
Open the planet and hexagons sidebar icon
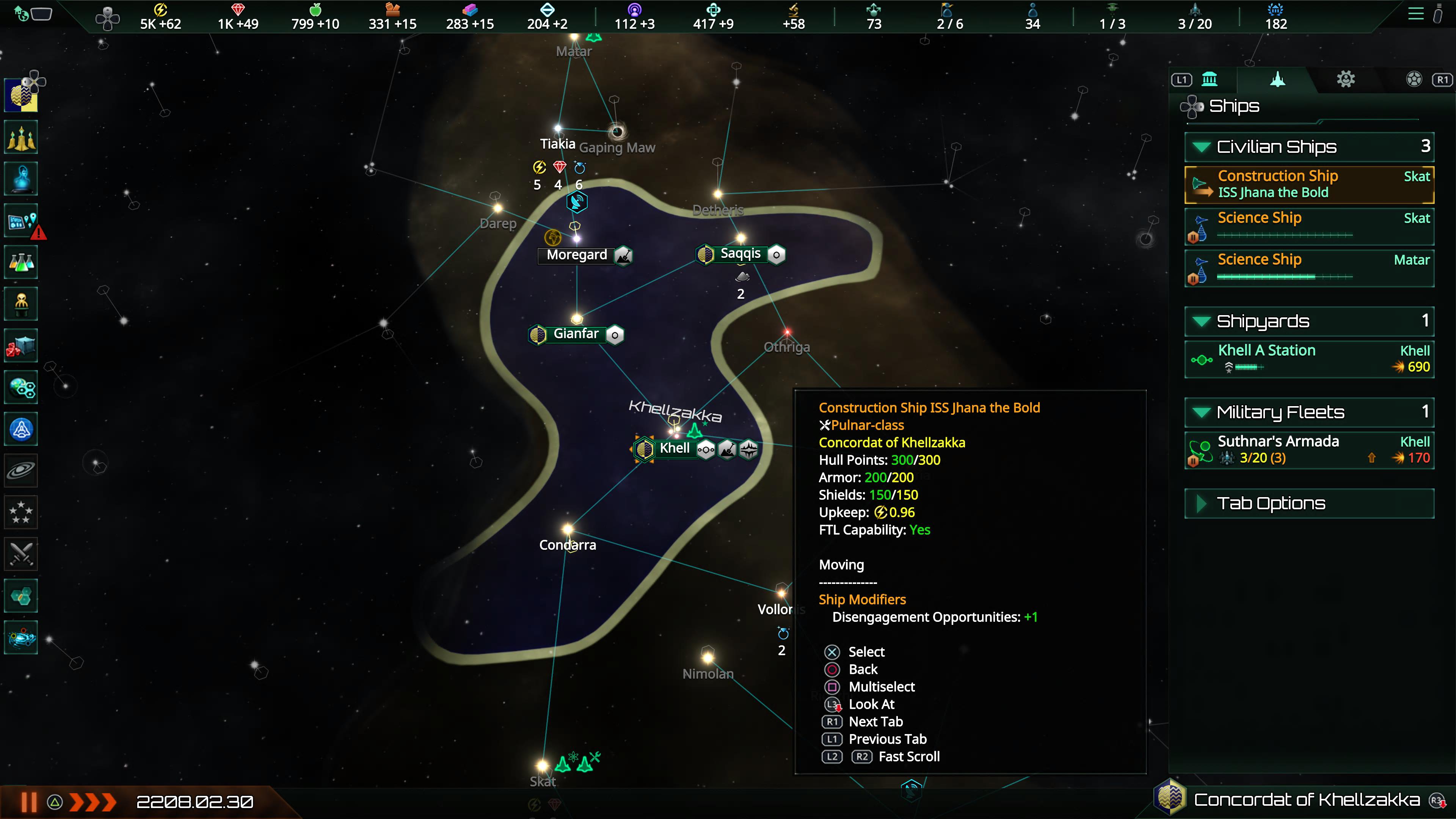point(22,388)
